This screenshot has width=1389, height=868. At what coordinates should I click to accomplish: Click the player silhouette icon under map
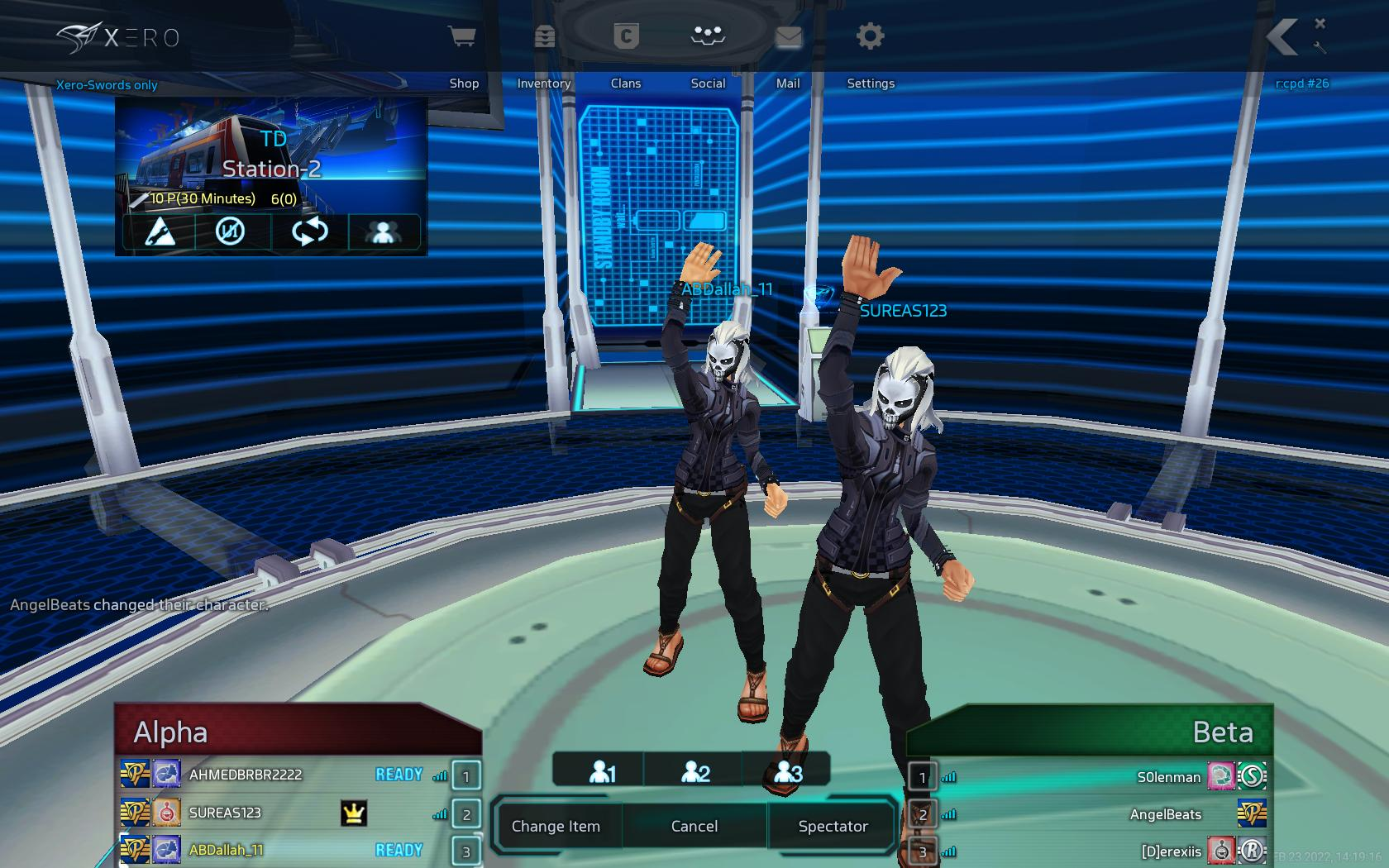point(384,231)
